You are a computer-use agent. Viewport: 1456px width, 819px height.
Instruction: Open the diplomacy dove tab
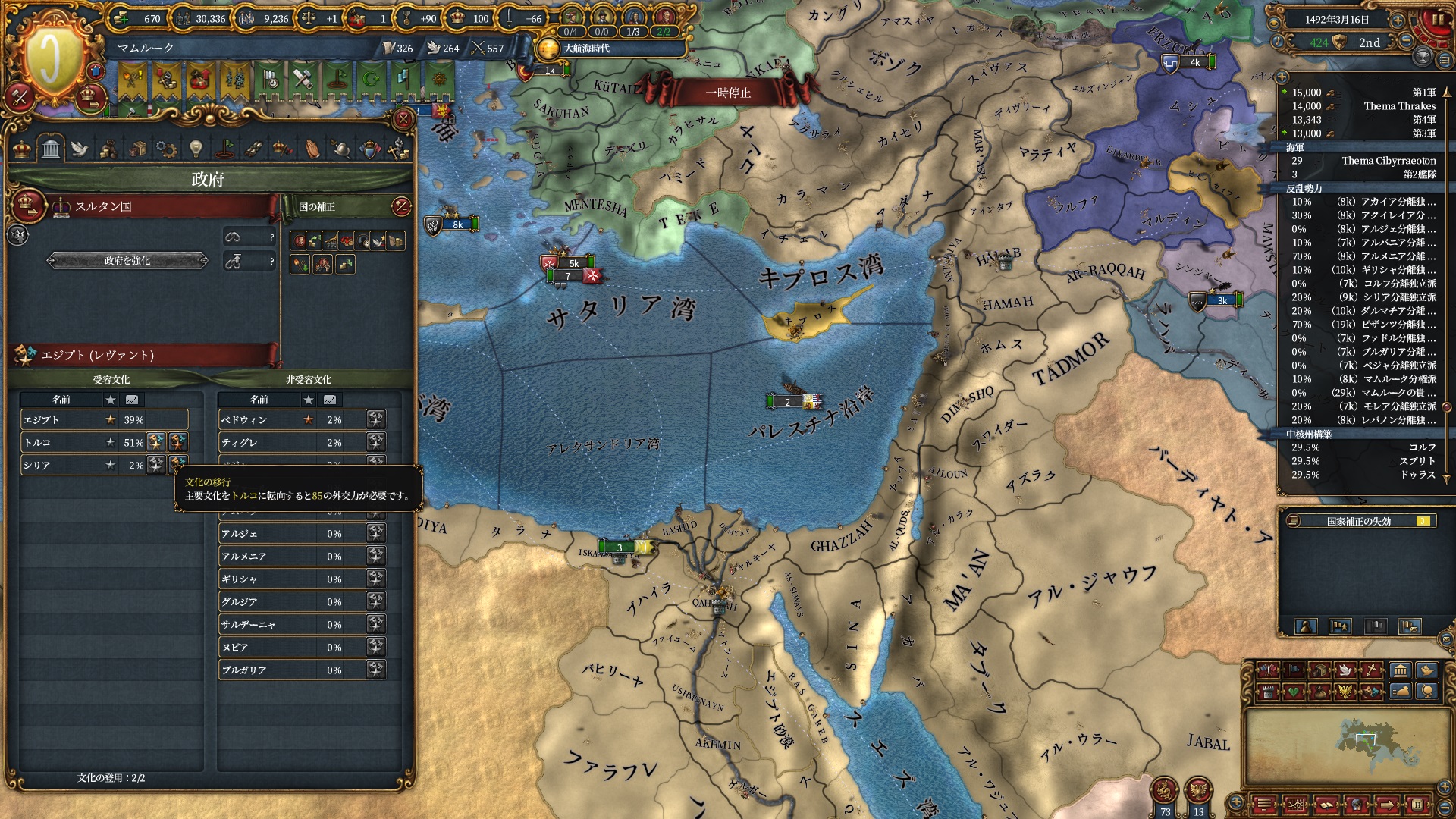80,149
